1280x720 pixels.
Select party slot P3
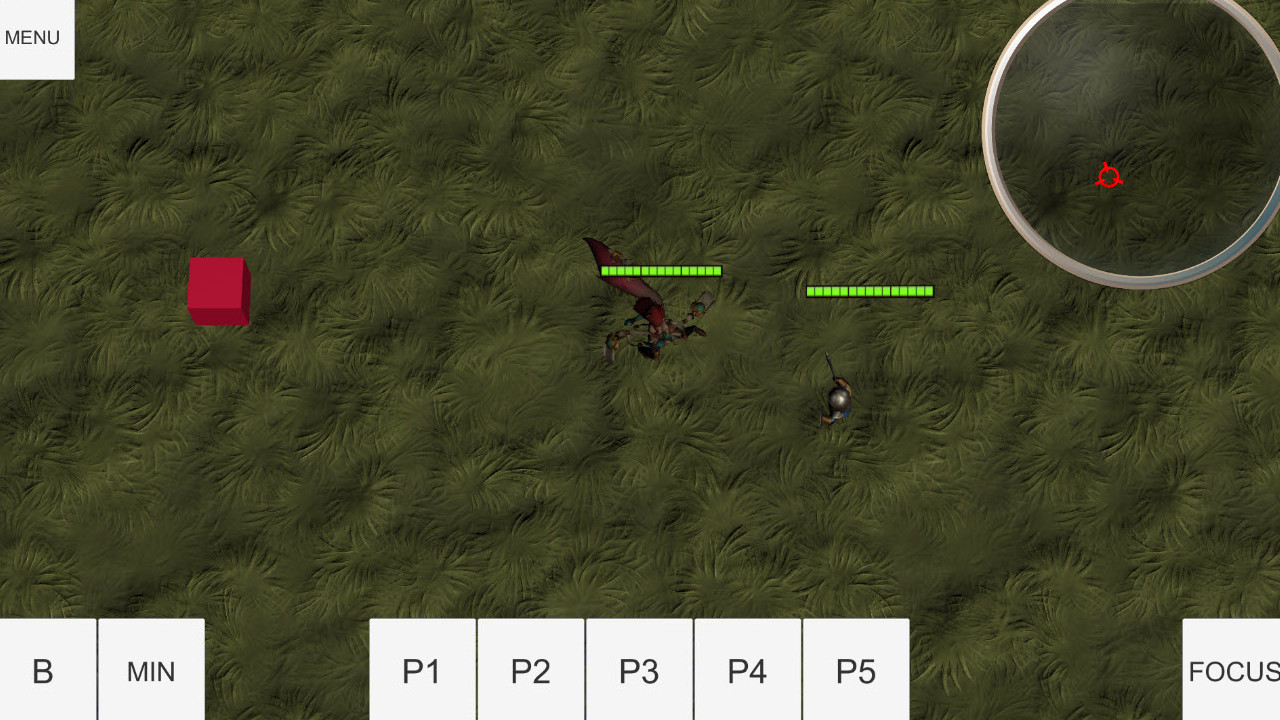(x=639, y=670)
